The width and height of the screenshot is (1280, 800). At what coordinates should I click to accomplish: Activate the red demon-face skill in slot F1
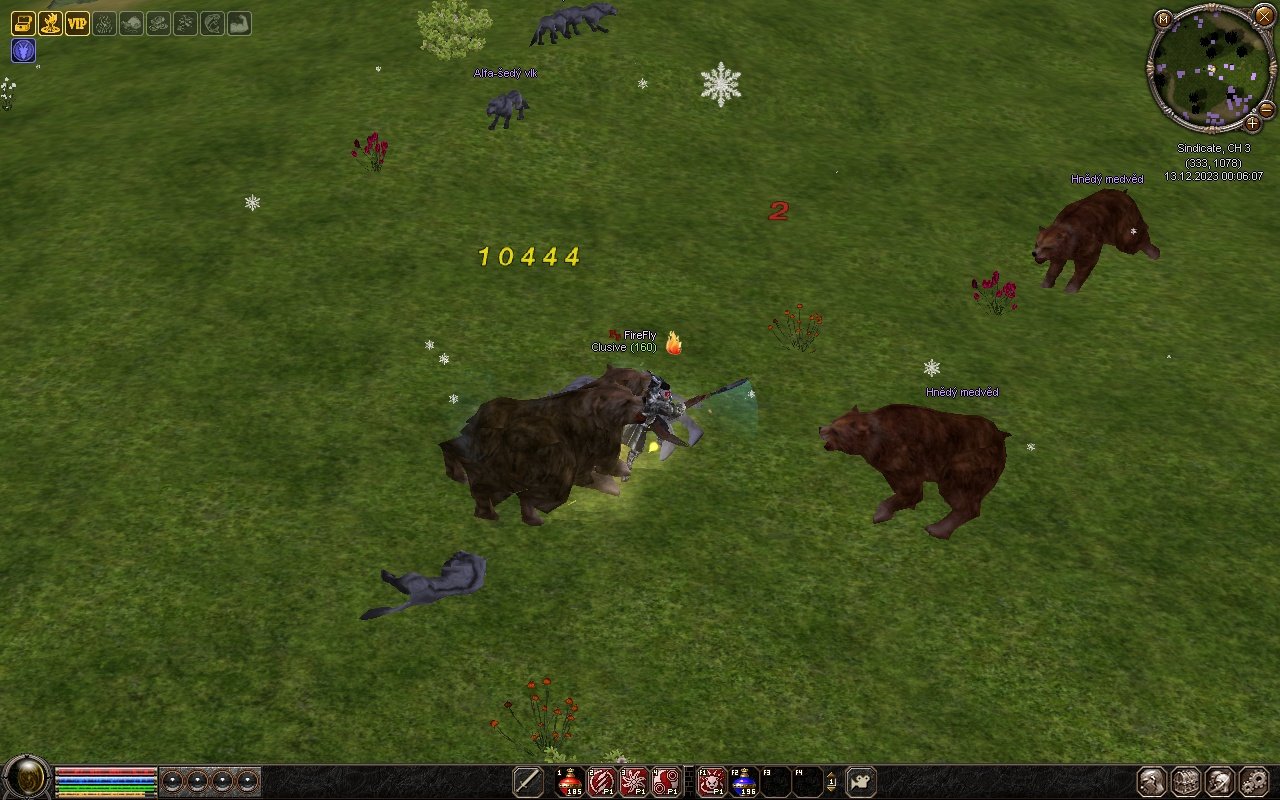click(712, 781)
